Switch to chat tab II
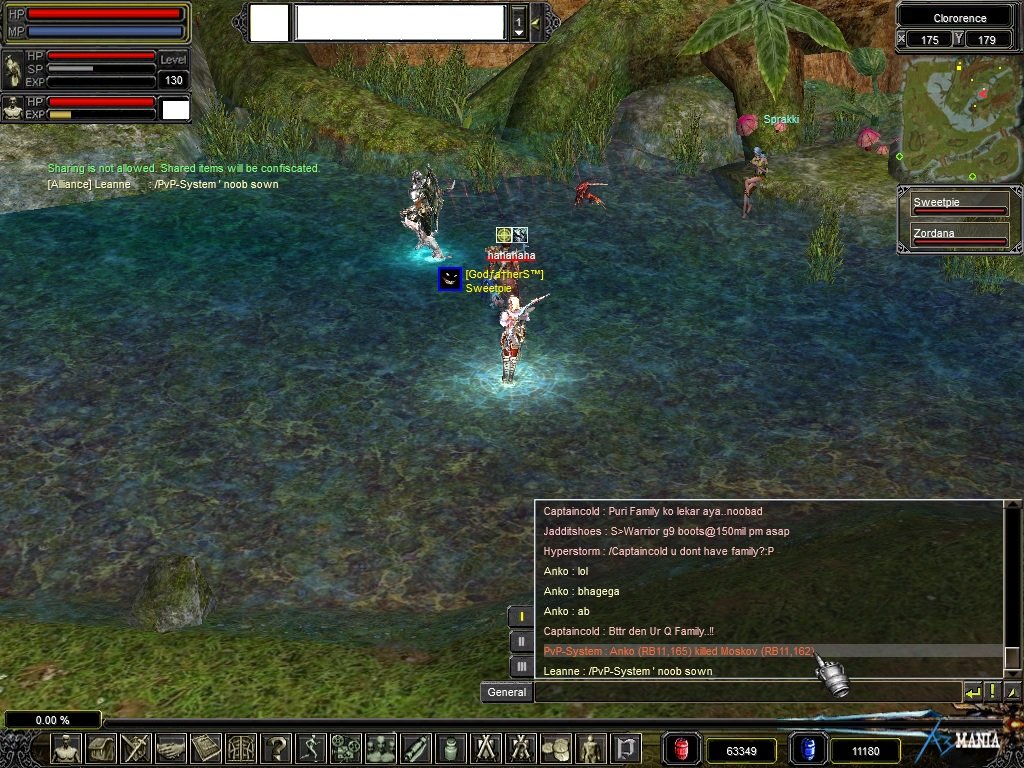The image size is (1024, 768). [x=521, y=642]
